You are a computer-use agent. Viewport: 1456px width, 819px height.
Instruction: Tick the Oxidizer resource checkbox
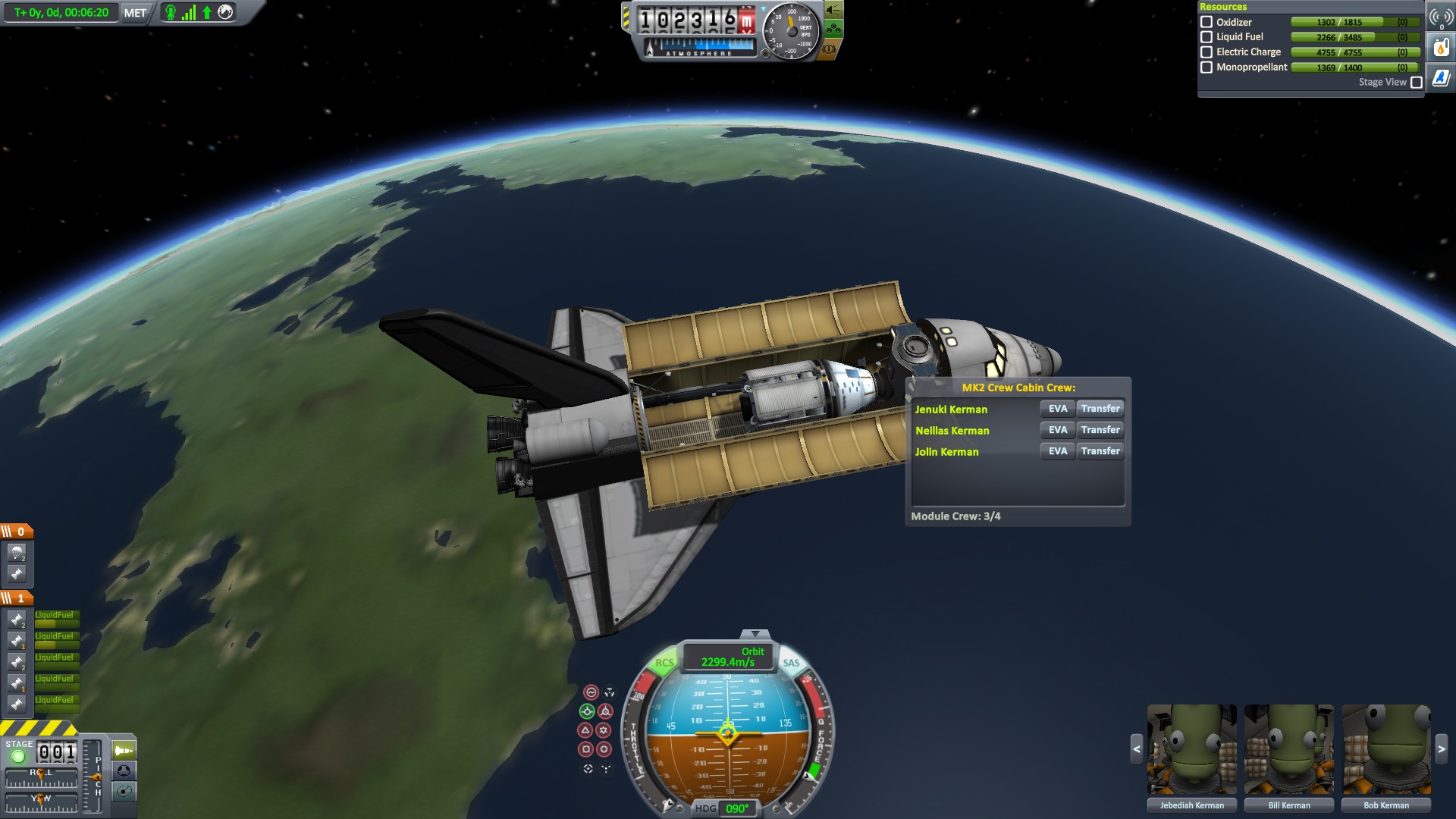pyautogui.click(x=1207, y=22)
